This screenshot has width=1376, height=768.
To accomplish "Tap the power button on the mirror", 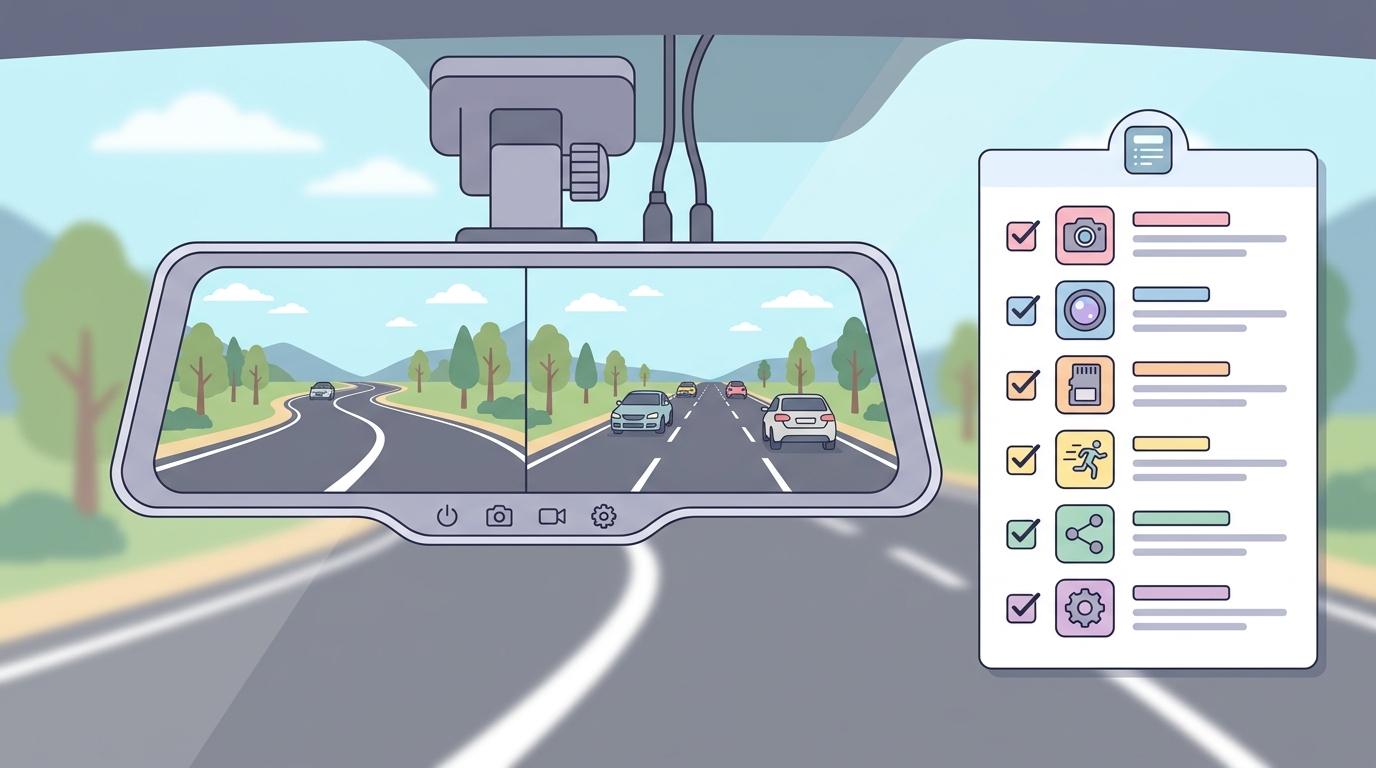I will pyautogui.click(x=447, y=516).
